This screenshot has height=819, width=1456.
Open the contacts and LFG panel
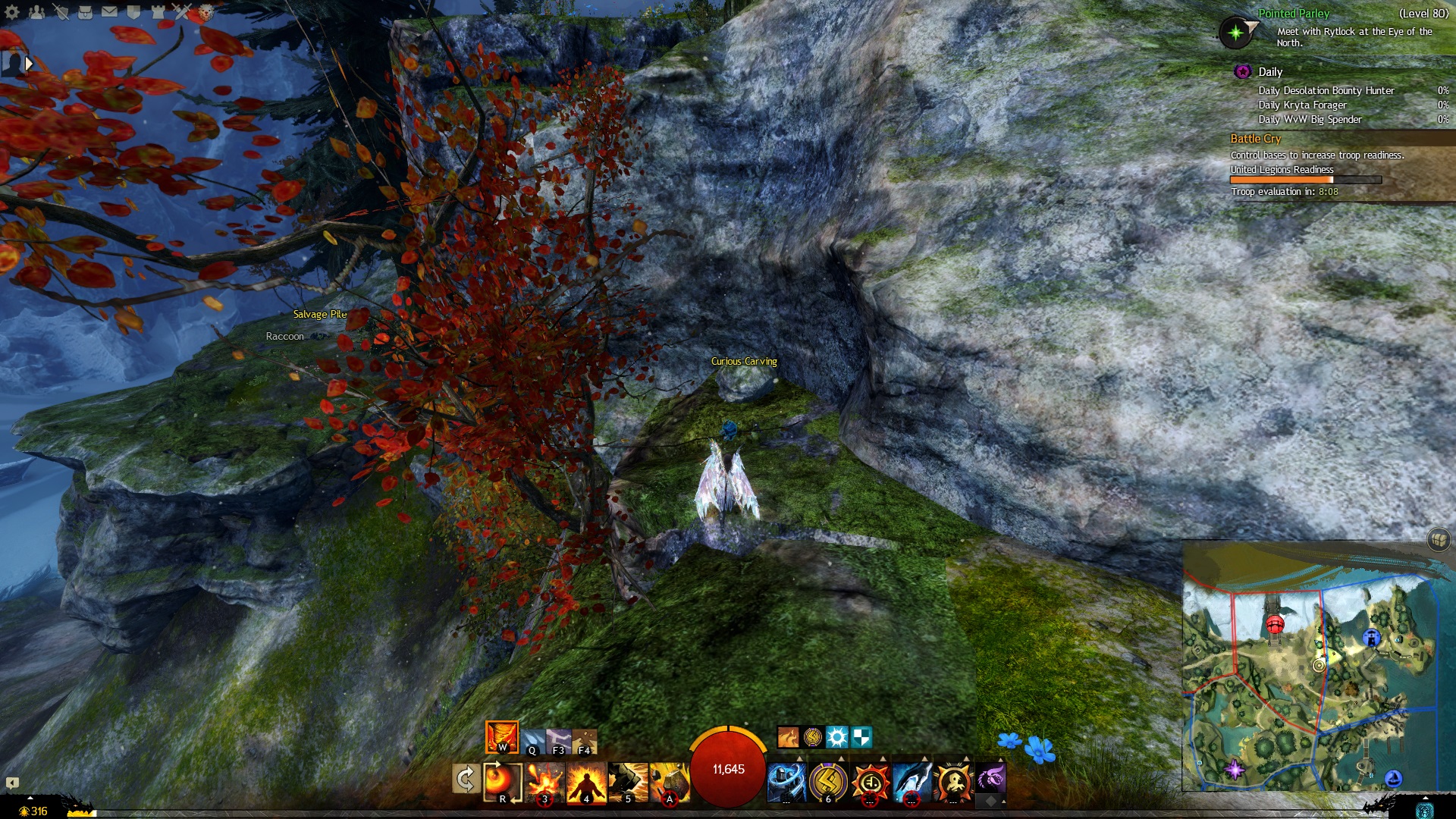(x=36, y=11)
